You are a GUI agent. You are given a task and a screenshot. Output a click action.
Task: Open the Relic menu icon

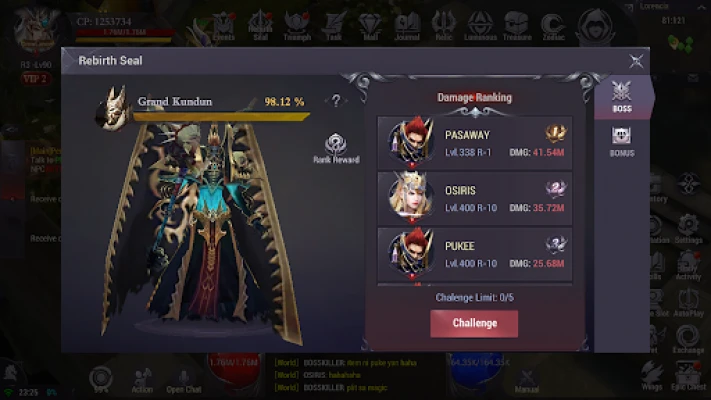point(443,24)
